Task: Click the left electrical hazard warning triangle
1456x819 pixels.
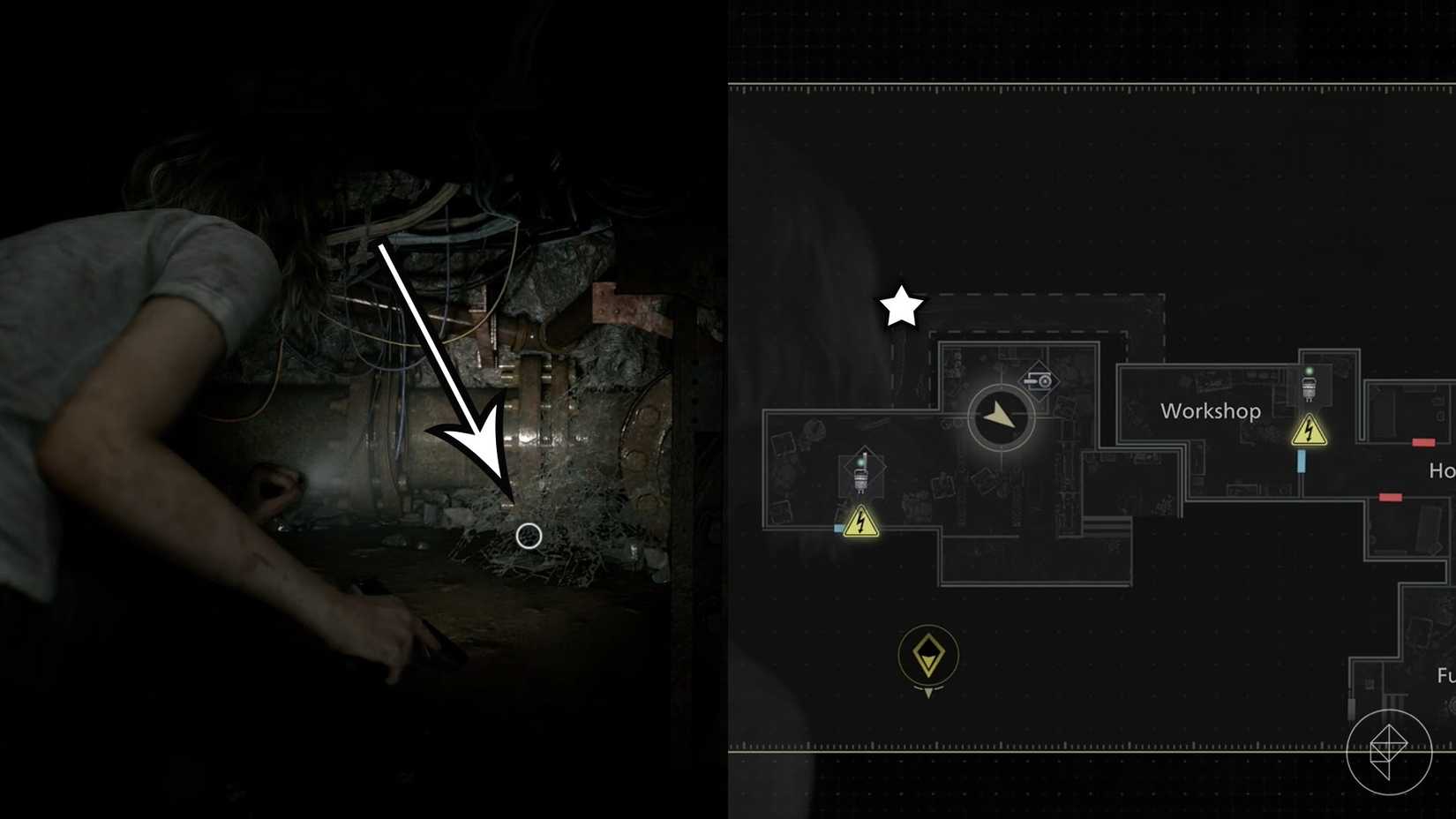Action: (x=862, y=522)
